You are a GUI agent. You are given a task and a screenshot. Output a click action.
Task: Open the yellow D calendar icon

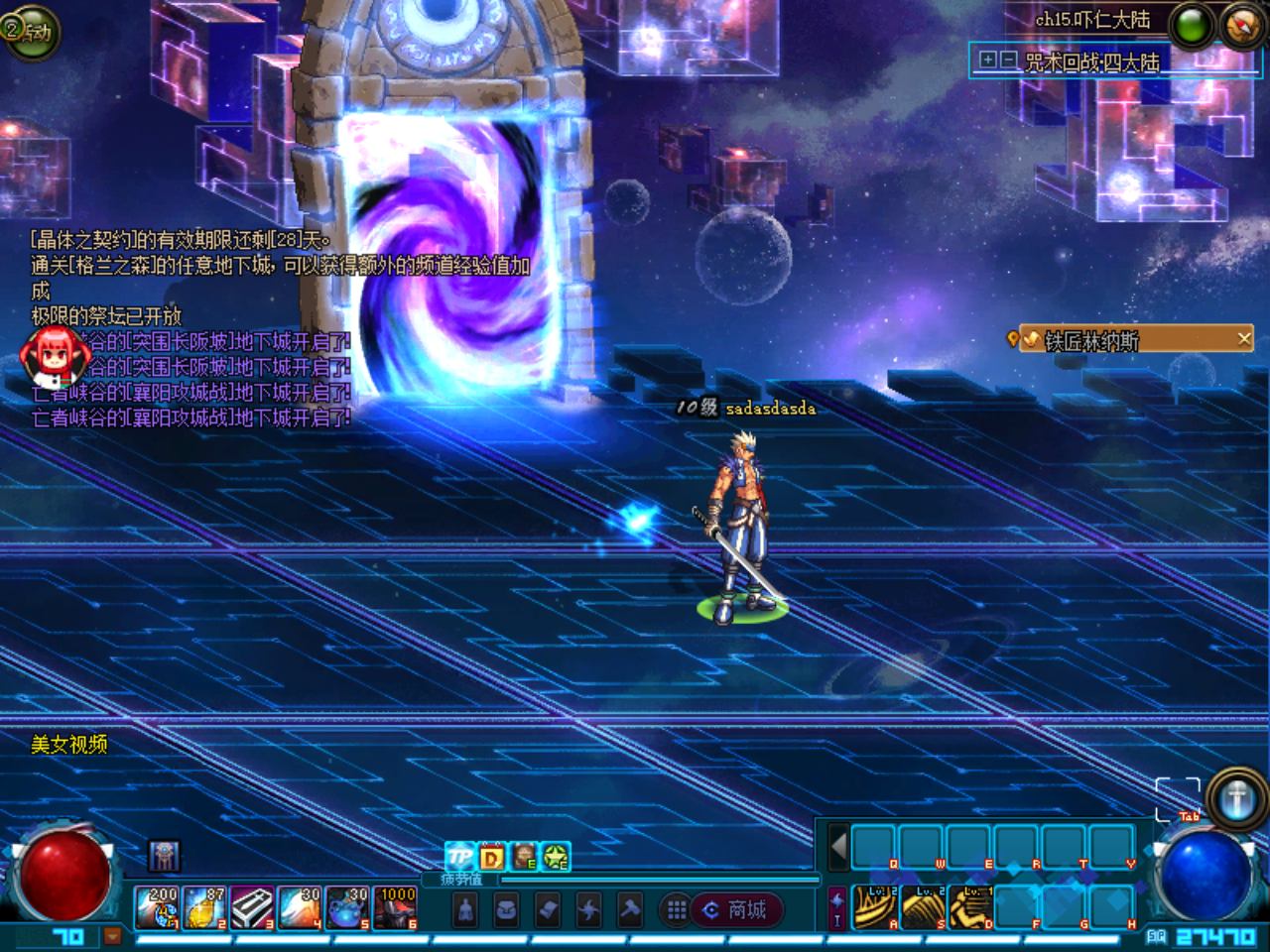coord(492,856)
